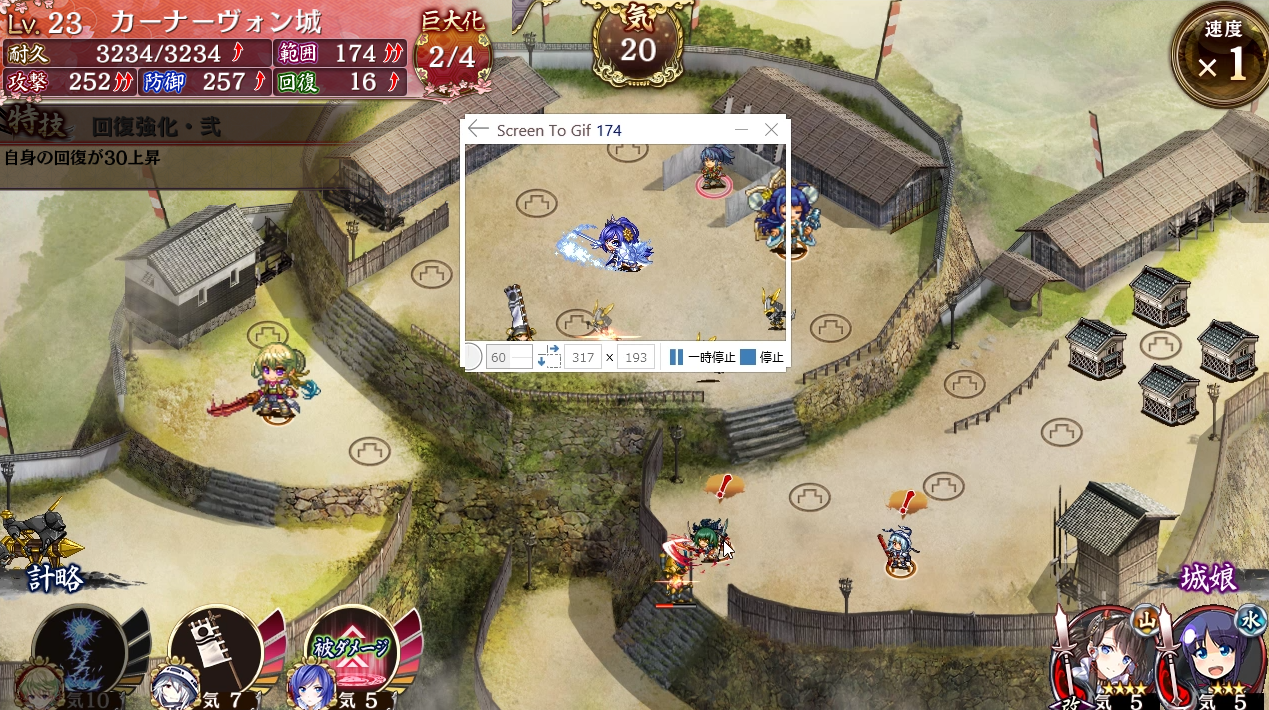The height and width of the screenshot is (710, 1269).
Task: Click the recorder width field showing 317
Action: point(582,357)
